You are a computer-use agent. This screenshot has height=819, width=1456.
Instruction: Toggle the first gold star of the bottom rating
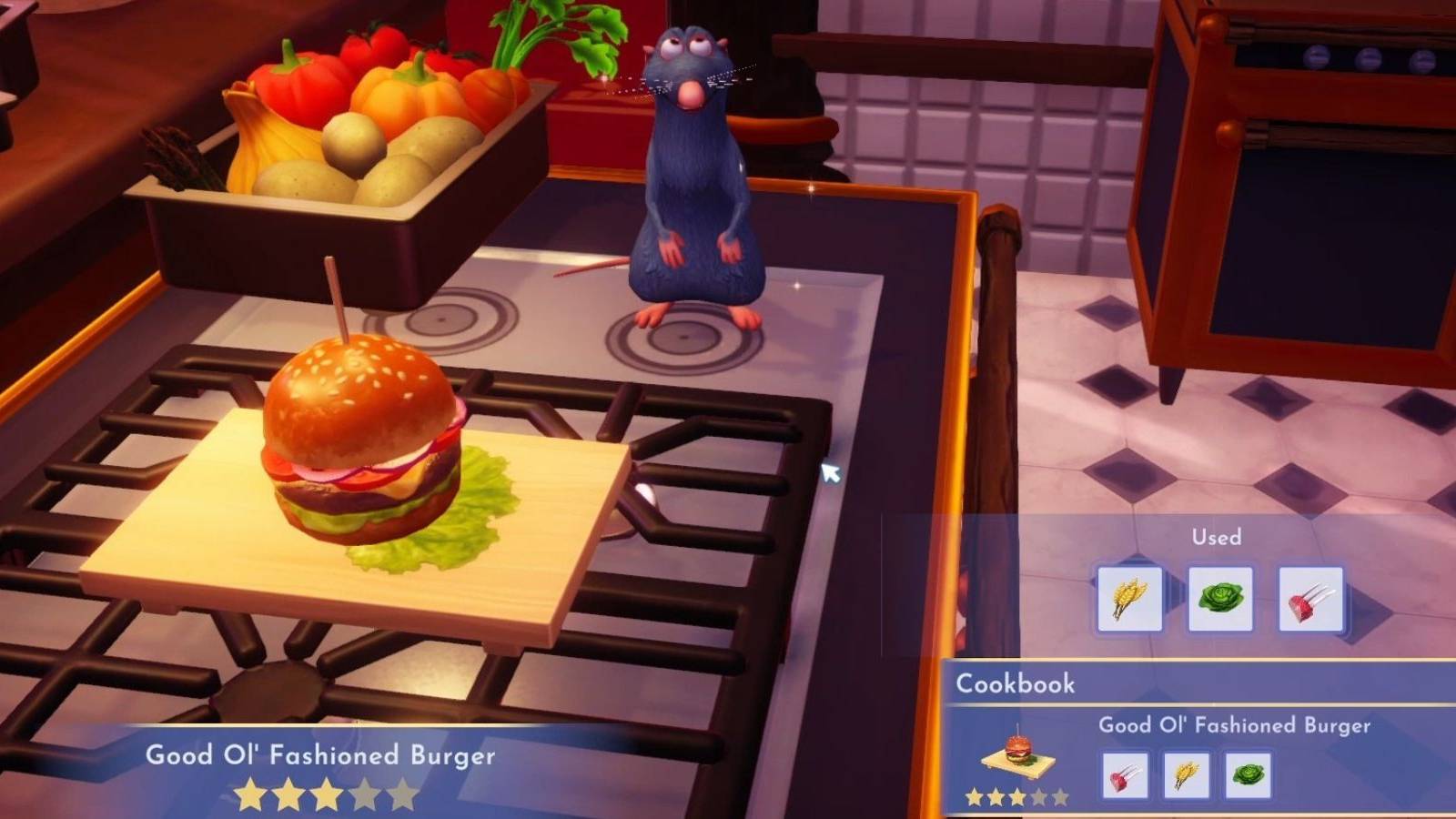coord(250,793)
